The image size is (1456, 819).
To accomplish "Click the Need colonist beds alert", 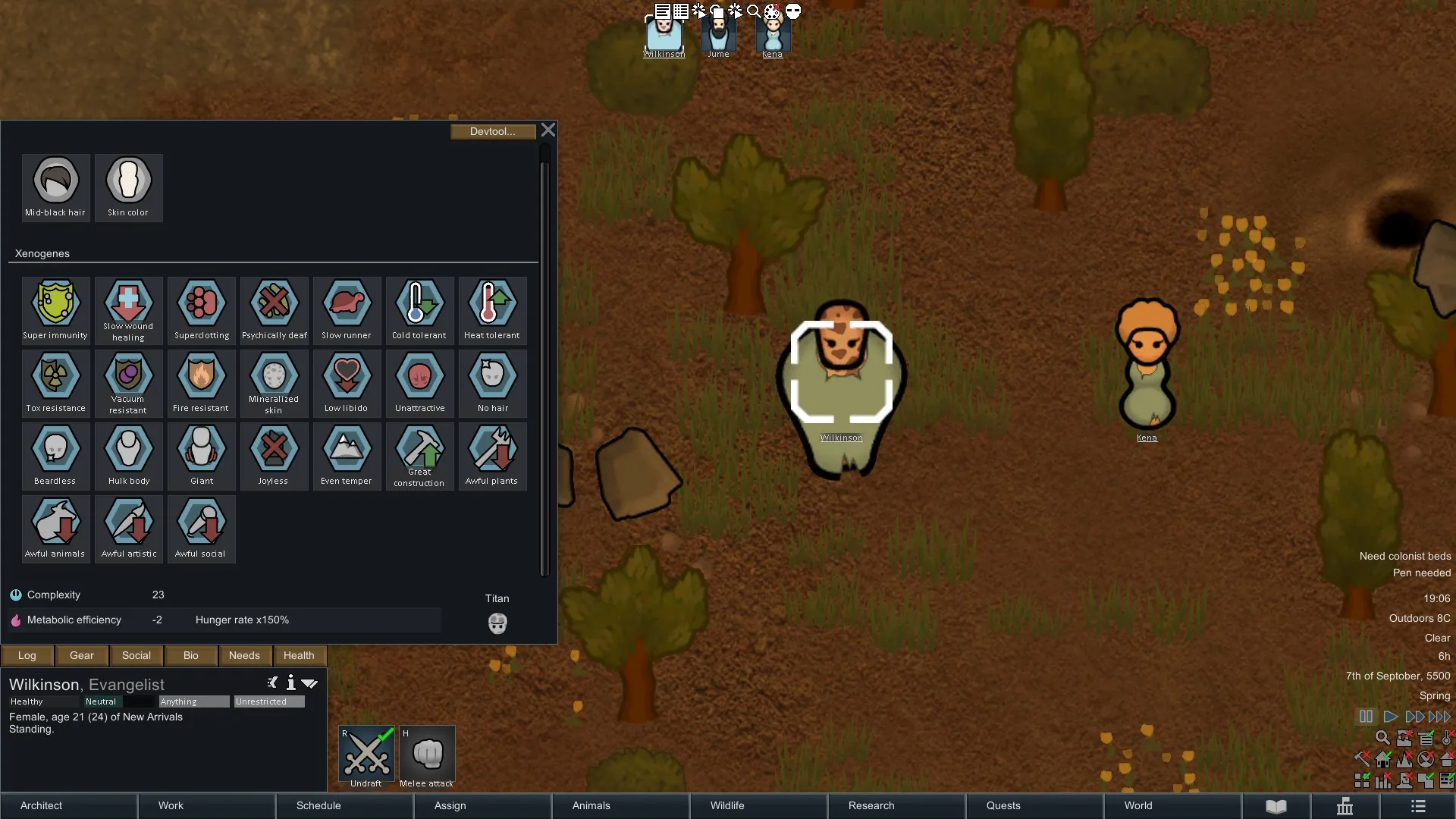I will 1404,556.
